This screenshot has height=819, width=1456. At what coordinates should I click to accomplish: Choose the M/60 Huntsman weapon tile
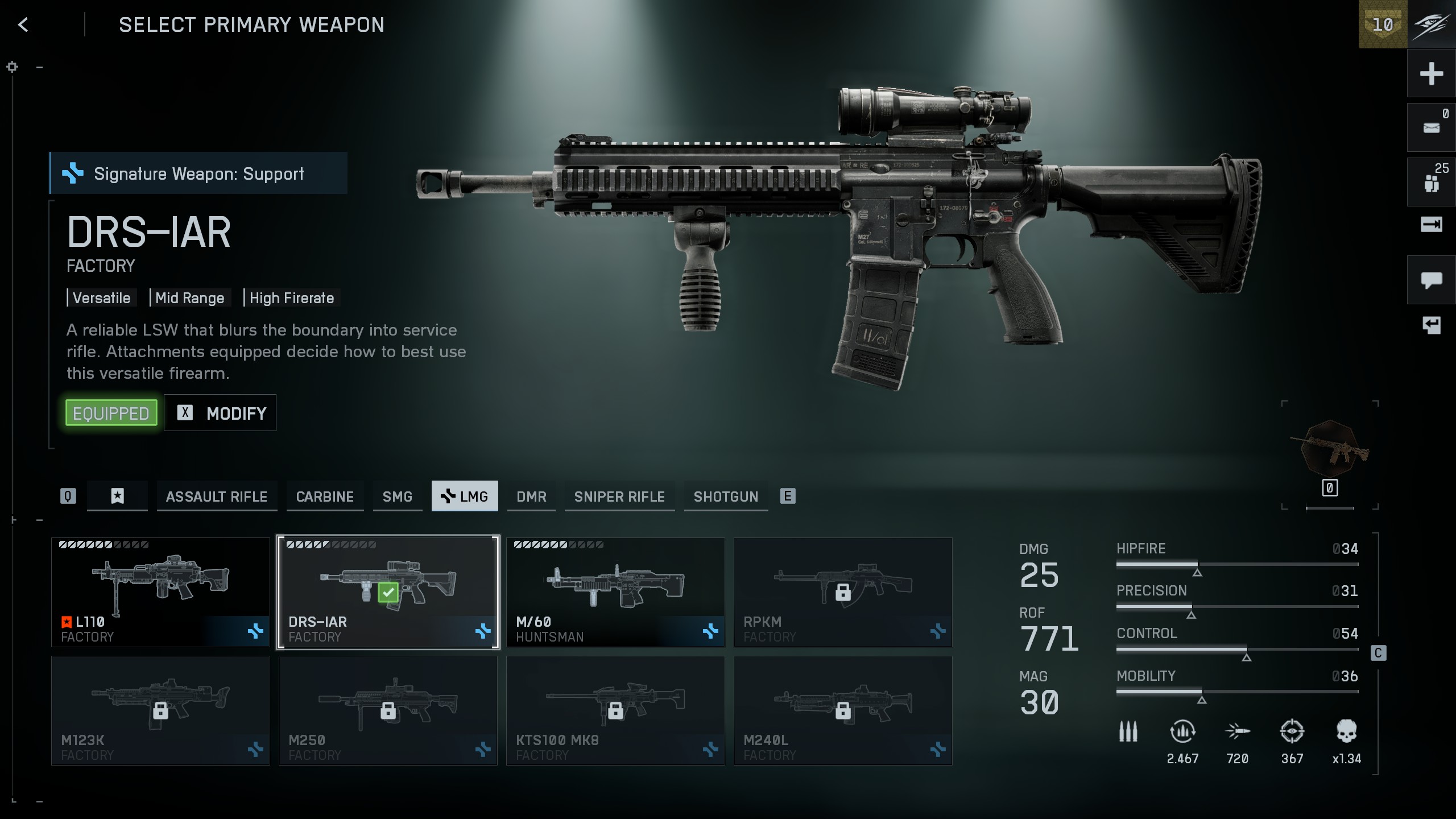coord(615,592)
